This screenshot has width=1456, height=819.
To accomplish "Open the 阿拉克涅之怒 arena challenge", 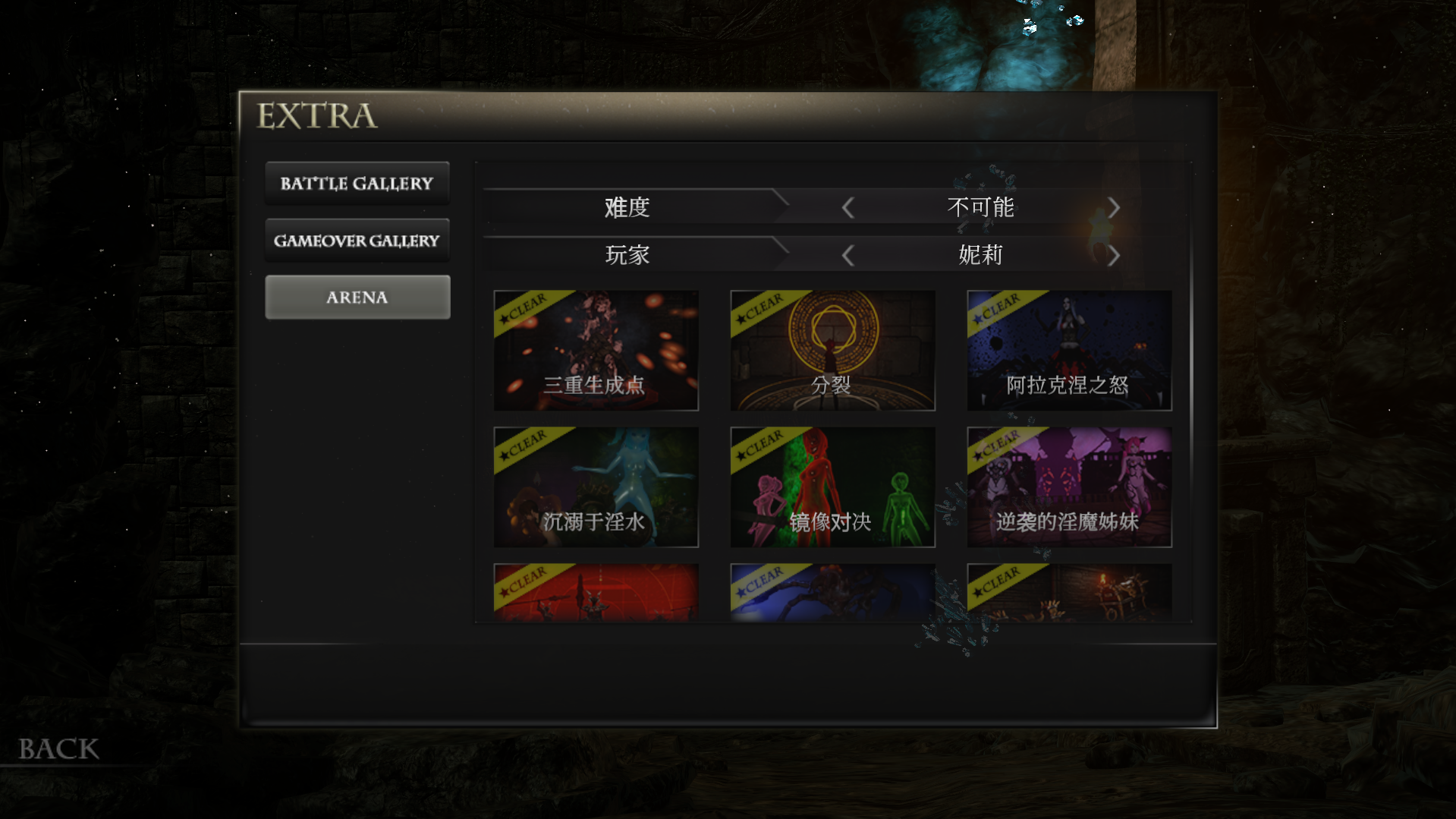I will (1069, 351).
